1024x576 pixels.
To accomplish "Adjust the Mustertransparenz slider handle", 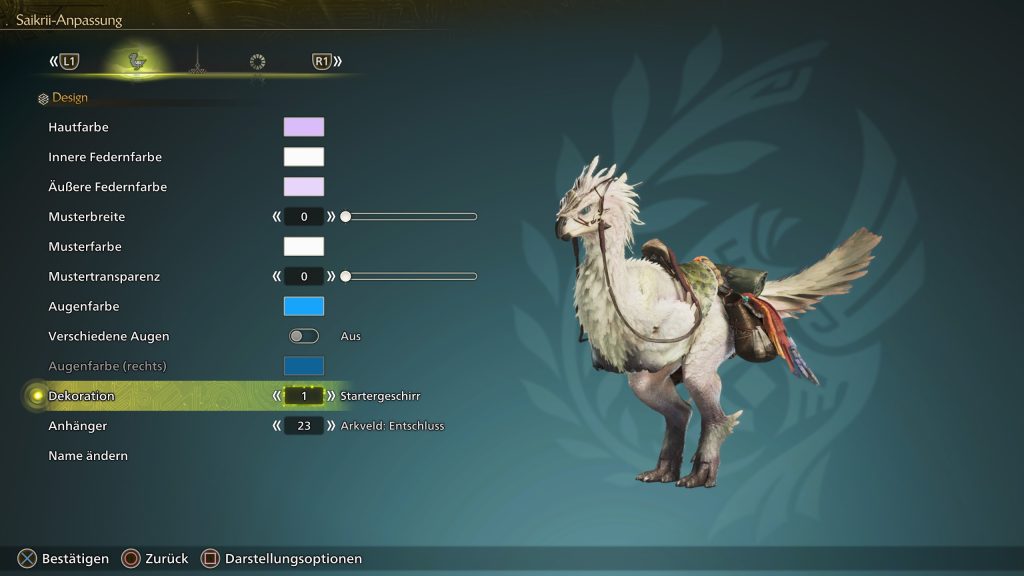I will (x=345, y=276).
